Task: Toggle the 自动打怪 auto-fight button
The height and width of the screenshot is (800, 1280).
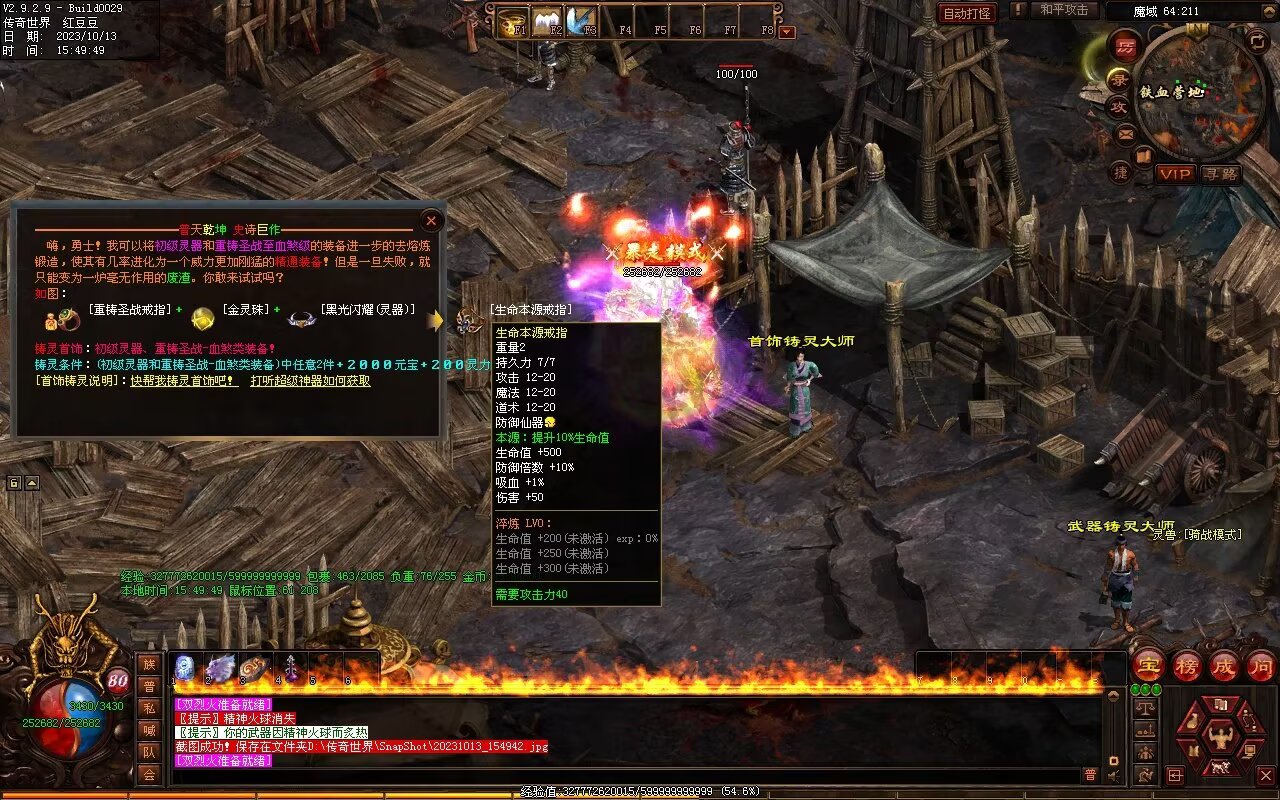Action: tap(968, 13)
